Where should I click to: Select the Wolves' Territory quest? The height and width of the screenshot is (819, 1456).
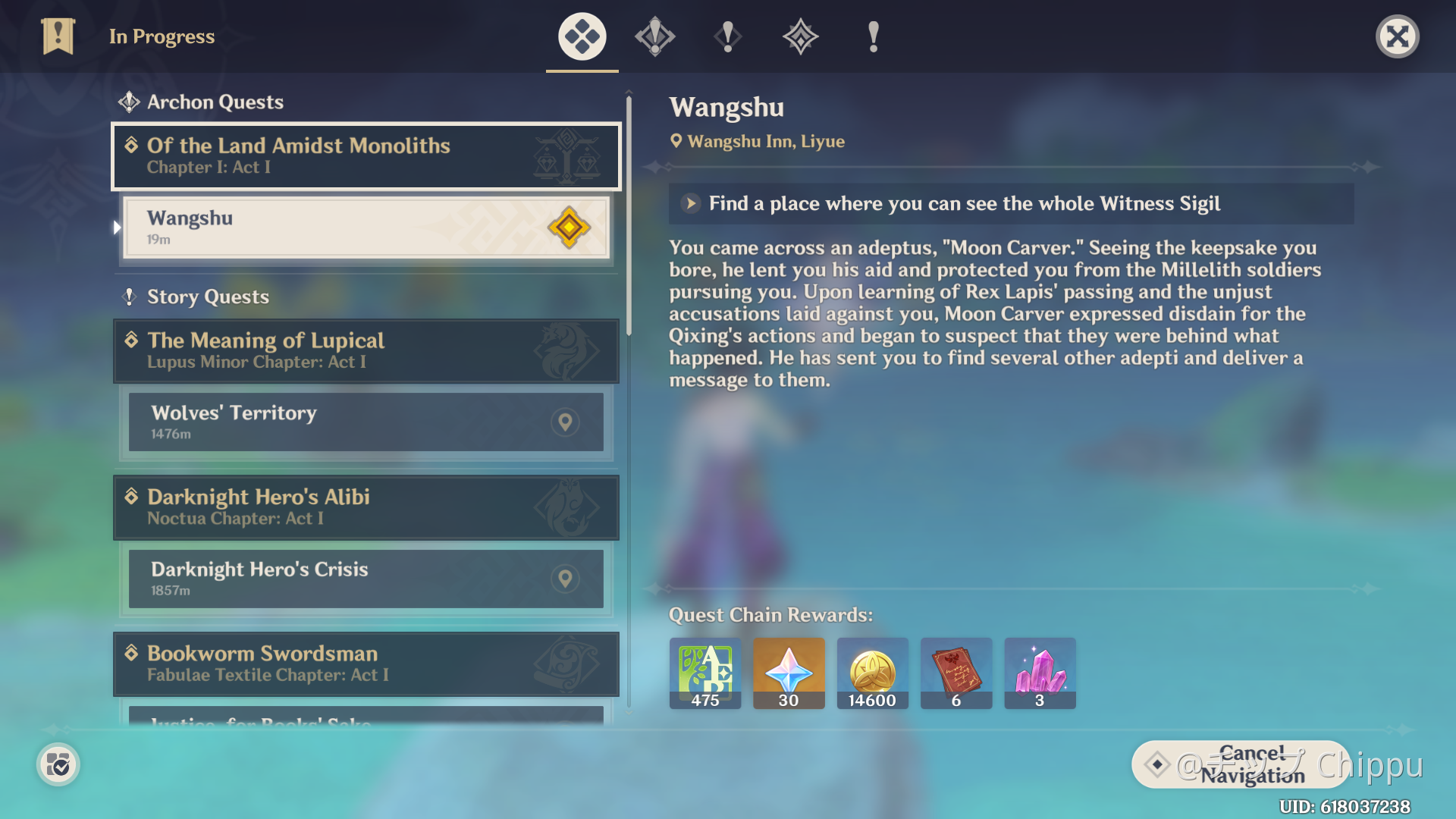point(366,422)
